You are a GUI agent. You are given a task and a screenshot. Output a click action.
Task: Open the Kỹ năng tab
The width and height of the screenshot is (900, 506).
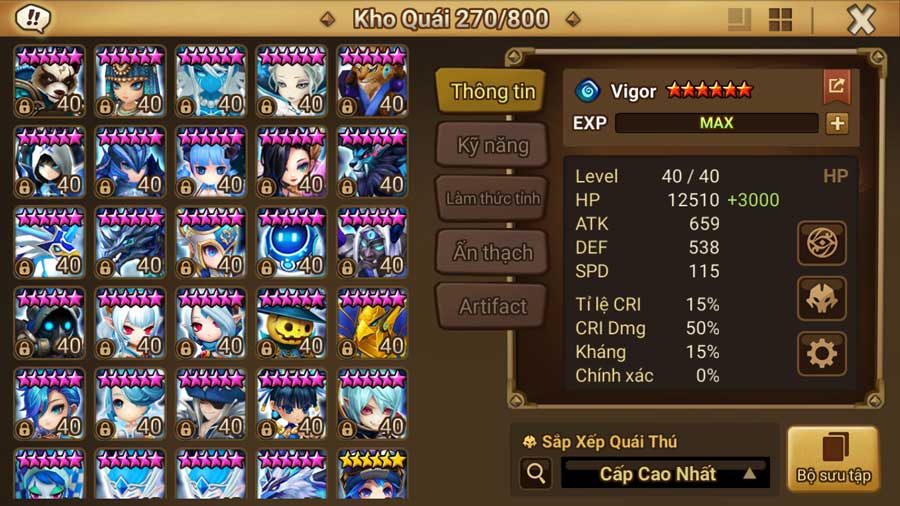(x=492, y=145)
